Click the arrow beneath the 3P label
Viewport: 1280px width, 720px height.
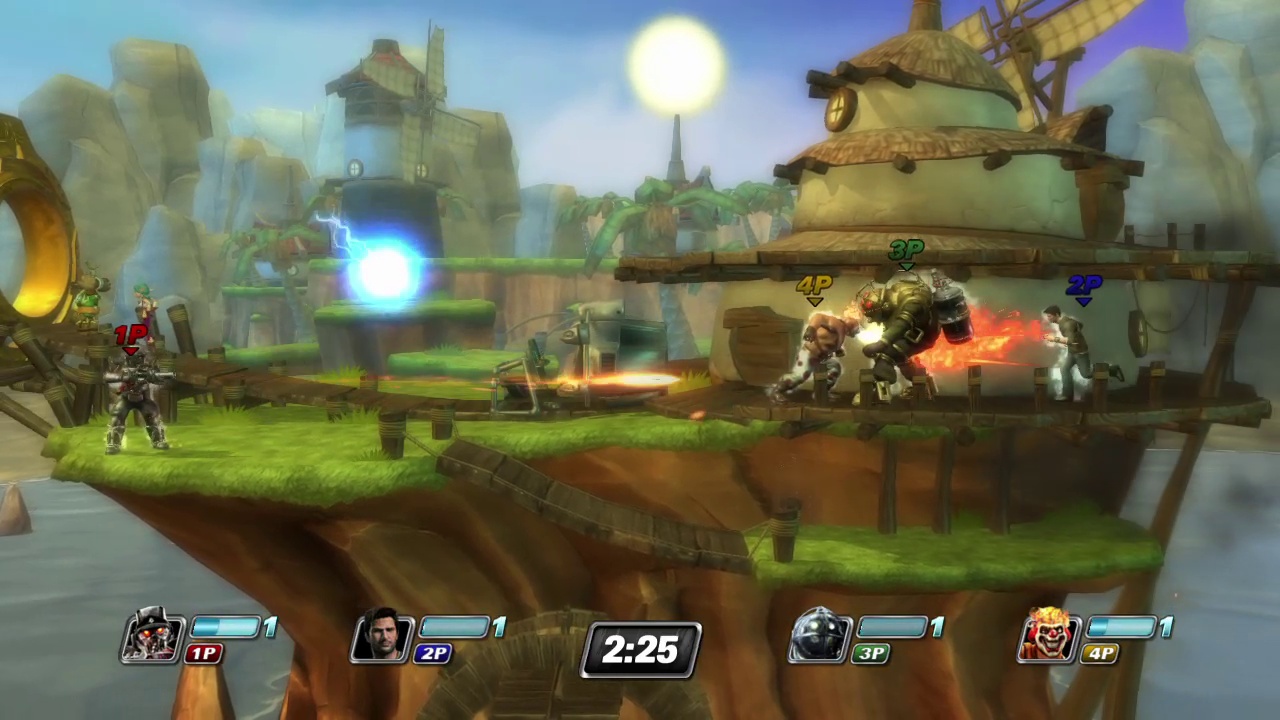(905, 266)
